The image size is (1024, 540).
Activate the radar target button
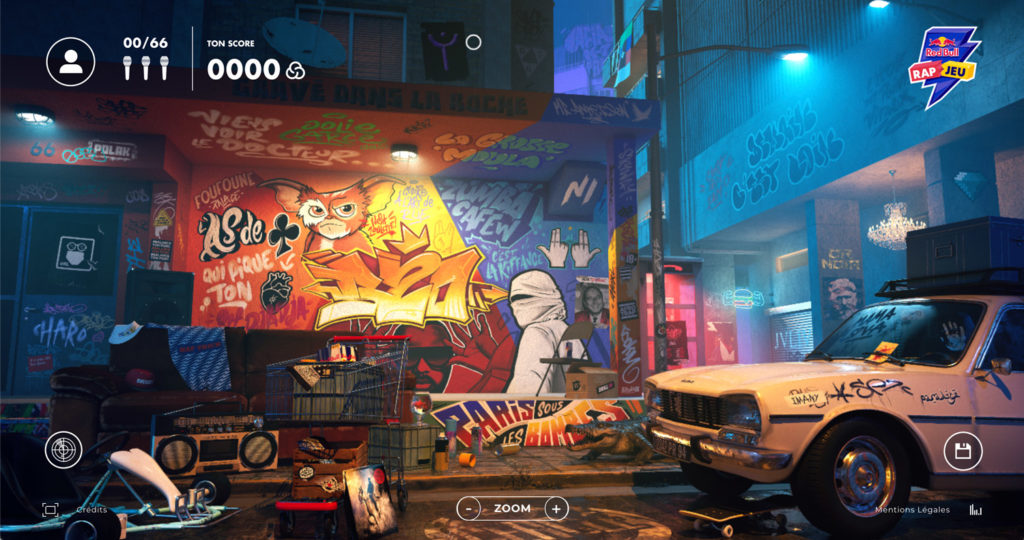[x=65, y=451]
